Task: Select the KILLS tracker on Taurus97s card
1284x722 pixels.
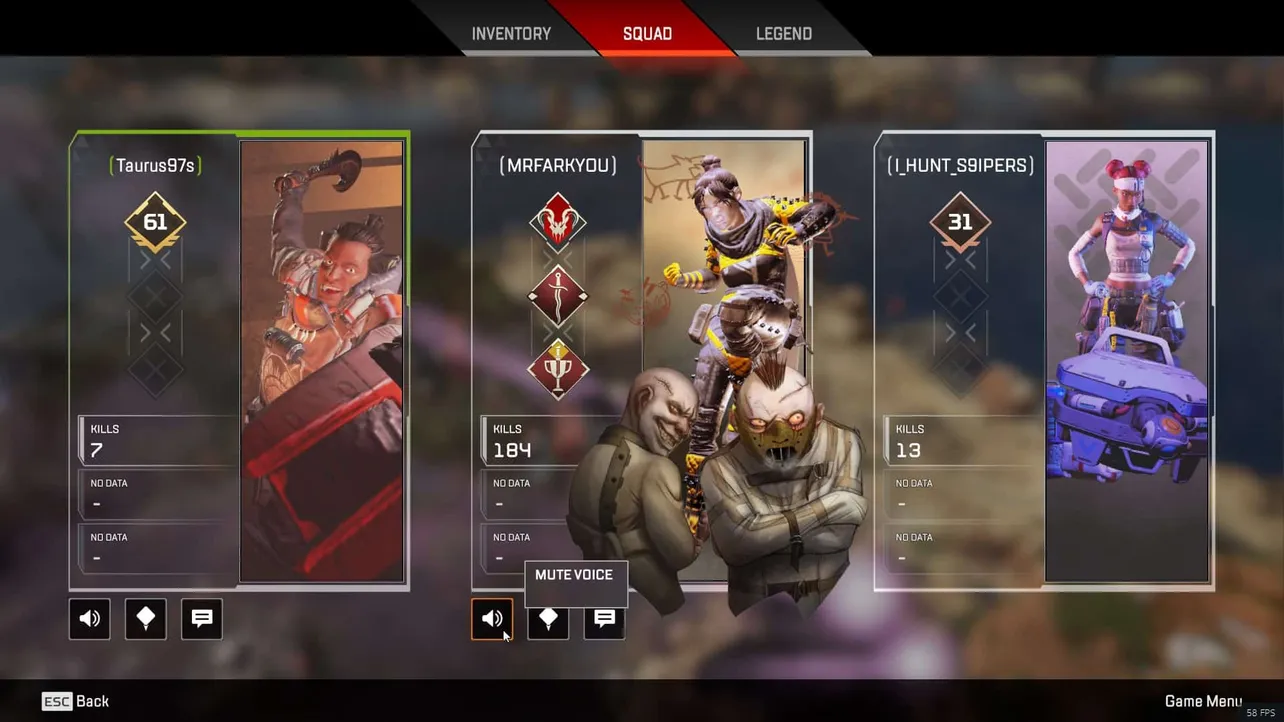Action: click(155, 440)
